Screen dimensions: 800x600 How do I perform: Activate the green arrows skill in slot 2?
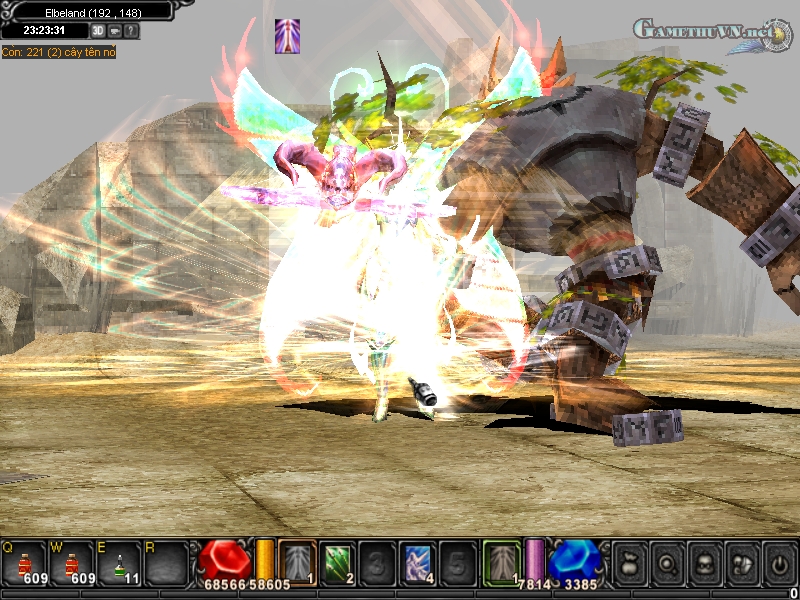[x=336, y=562]
